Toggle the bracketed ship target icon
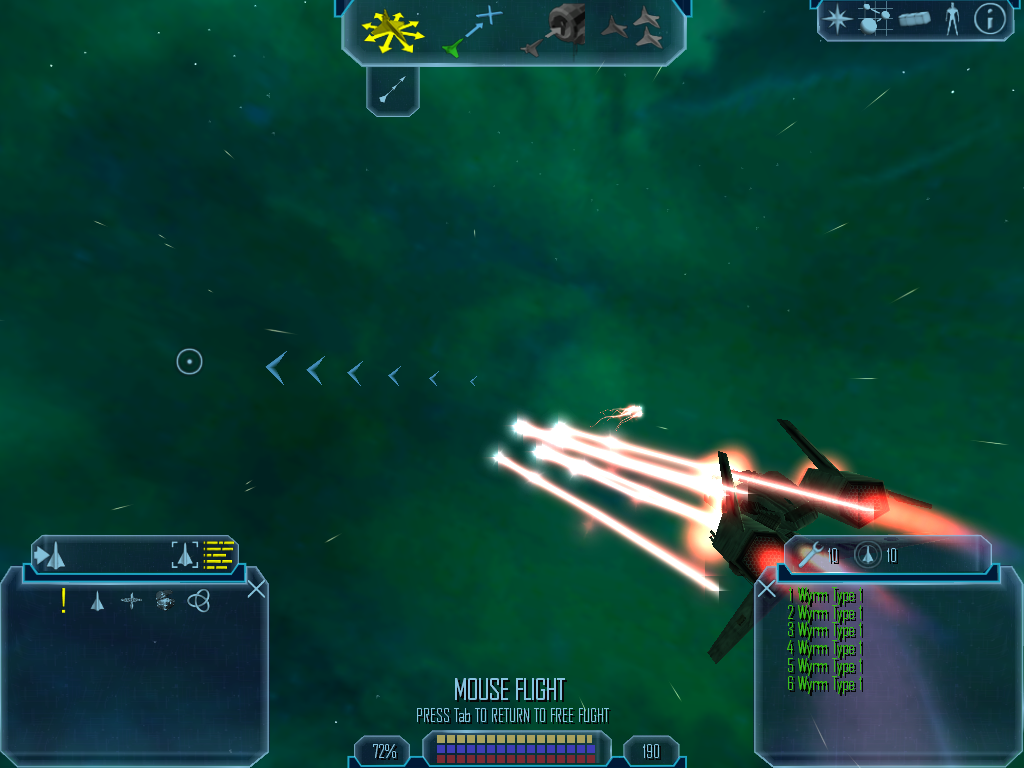 [185, 554]
